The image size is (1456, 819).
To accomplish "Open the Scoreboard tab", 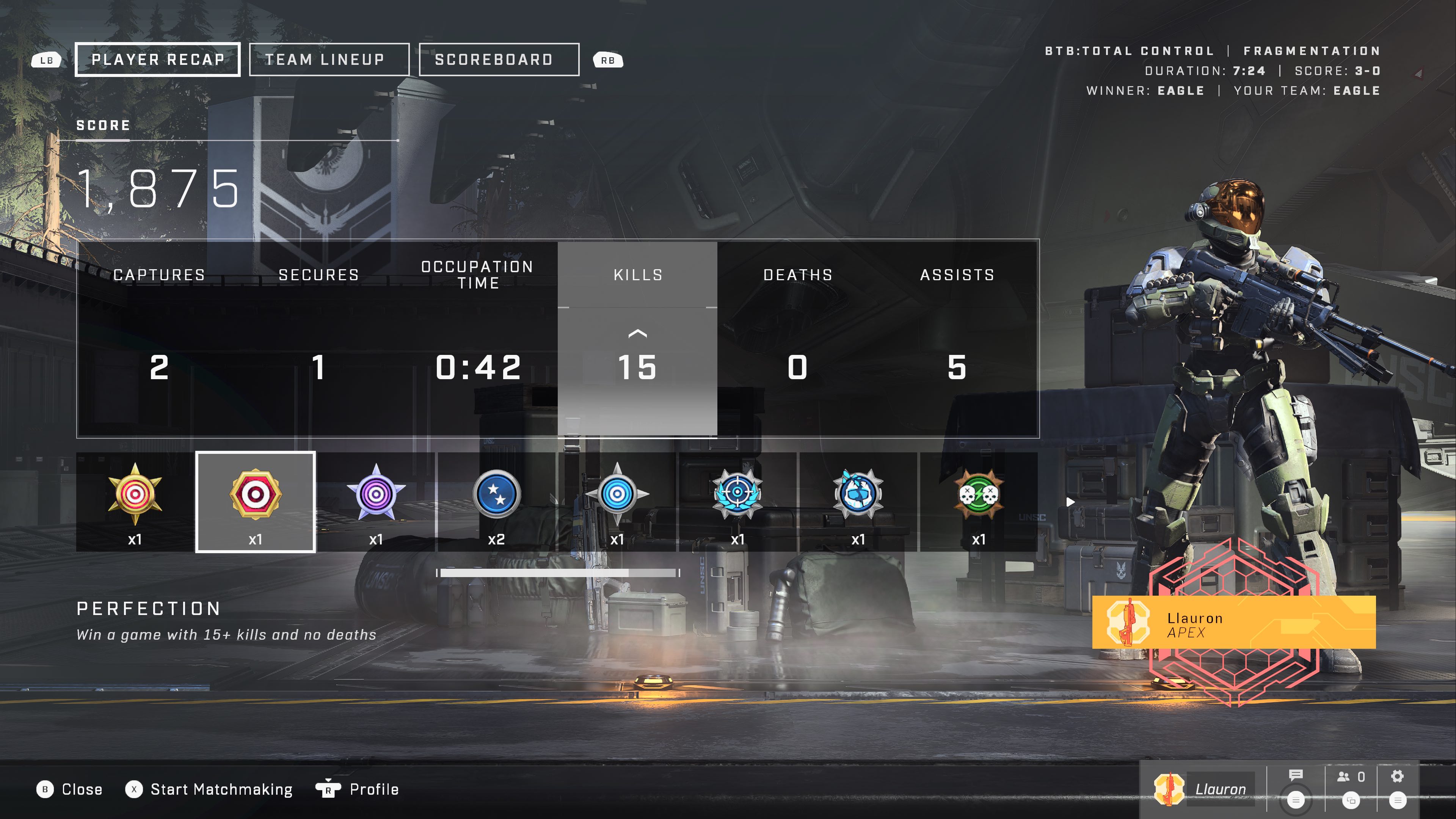I will (499, 60).
